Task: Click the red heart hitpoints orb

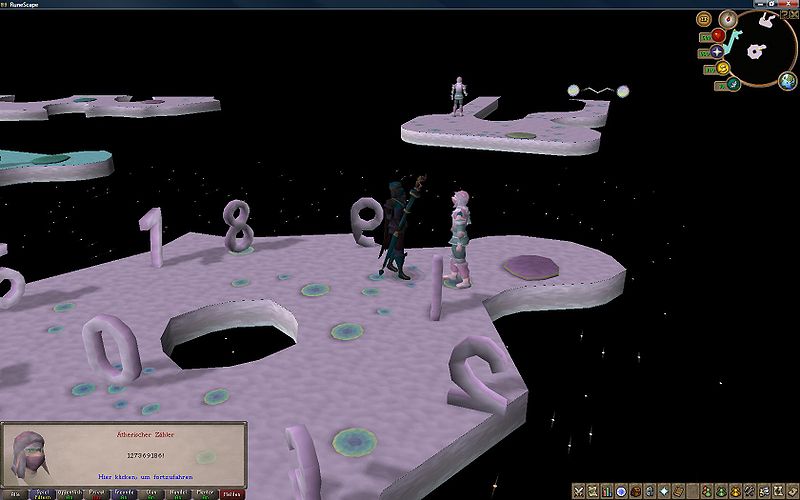Action: coord(718,36)
